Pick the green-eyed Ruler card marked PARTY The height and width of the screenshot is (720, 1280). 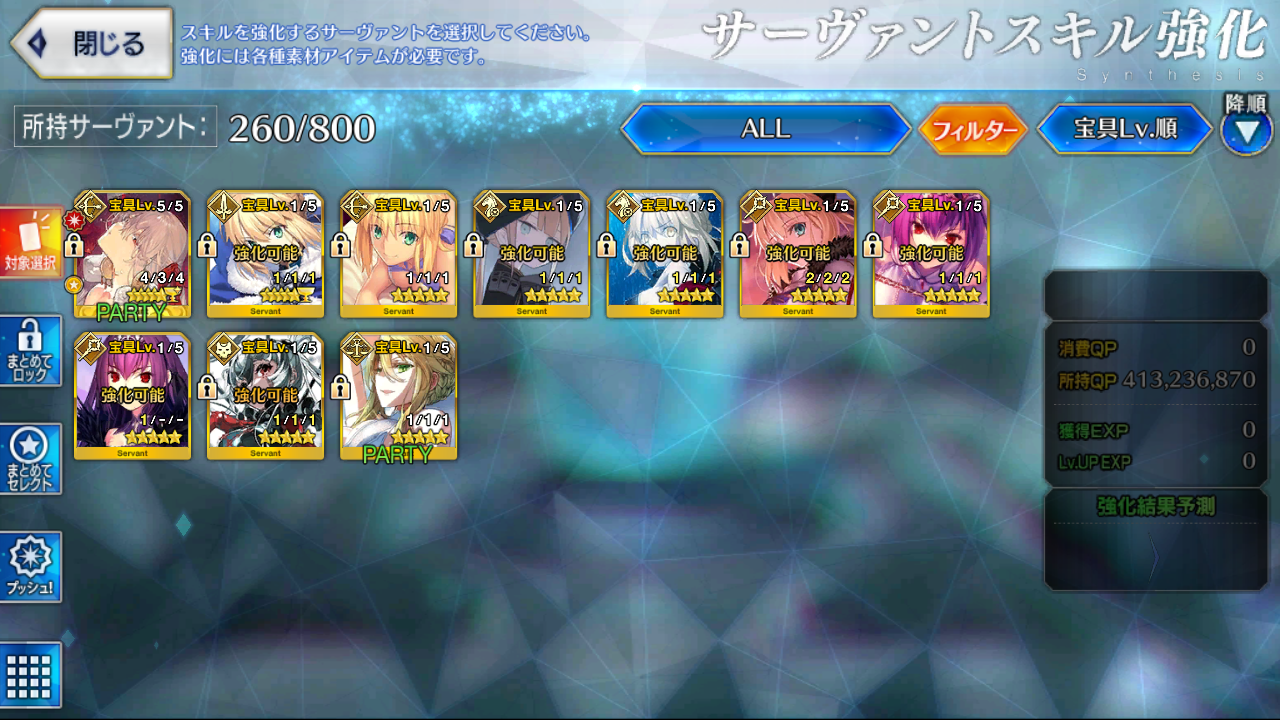(x=398, y=396)
